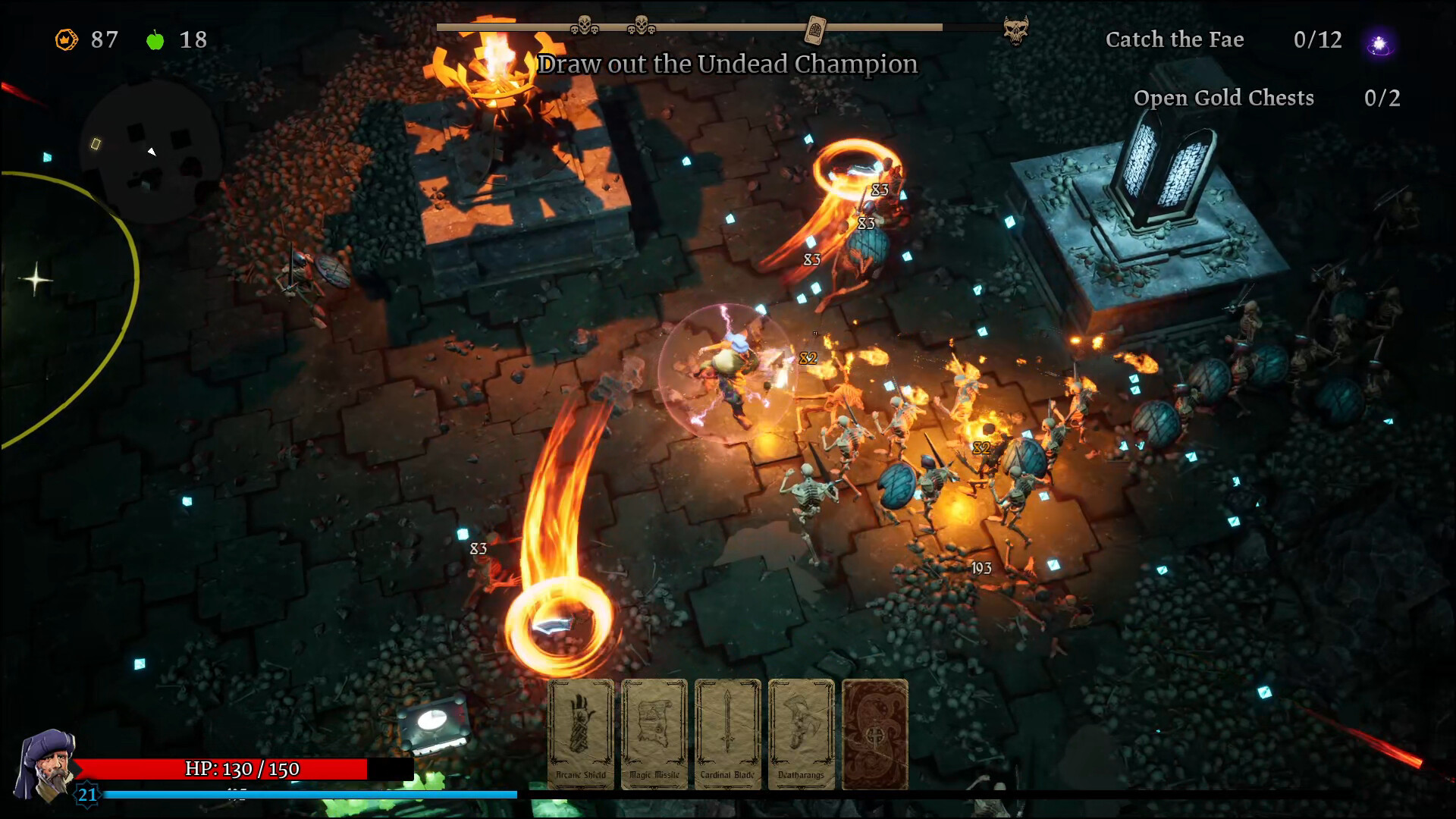Select the Cardinal Blade card

coord(727,733)
